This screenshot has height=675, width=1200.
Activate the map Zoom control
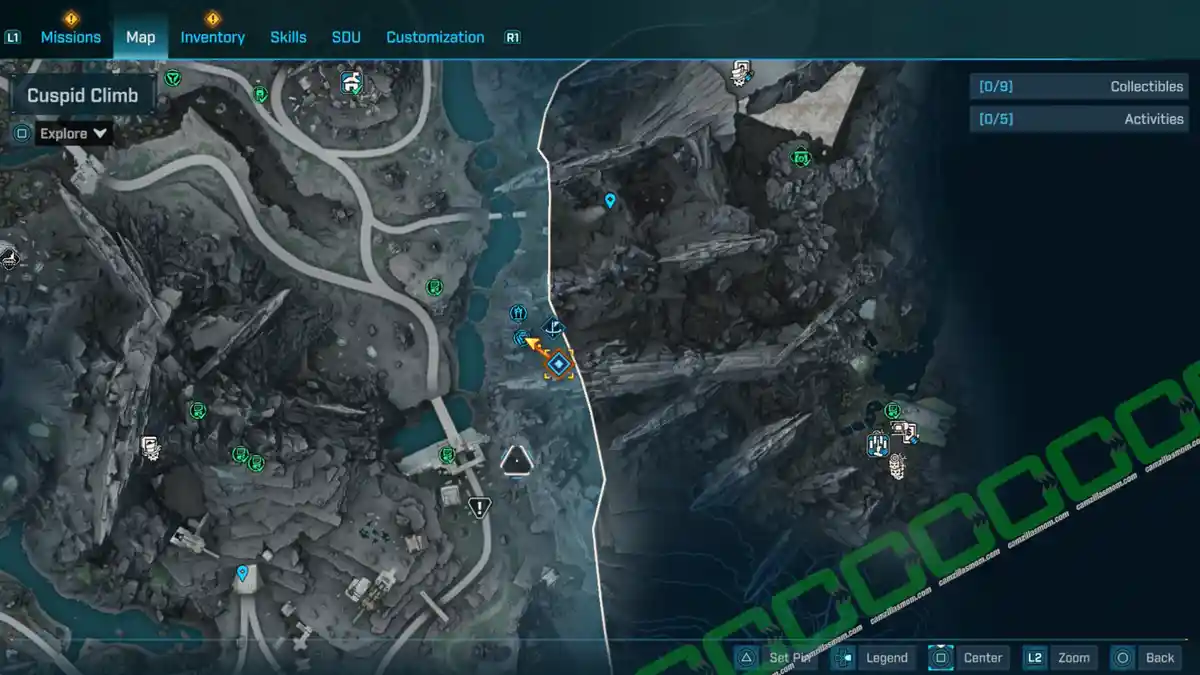click(1060, 657)
